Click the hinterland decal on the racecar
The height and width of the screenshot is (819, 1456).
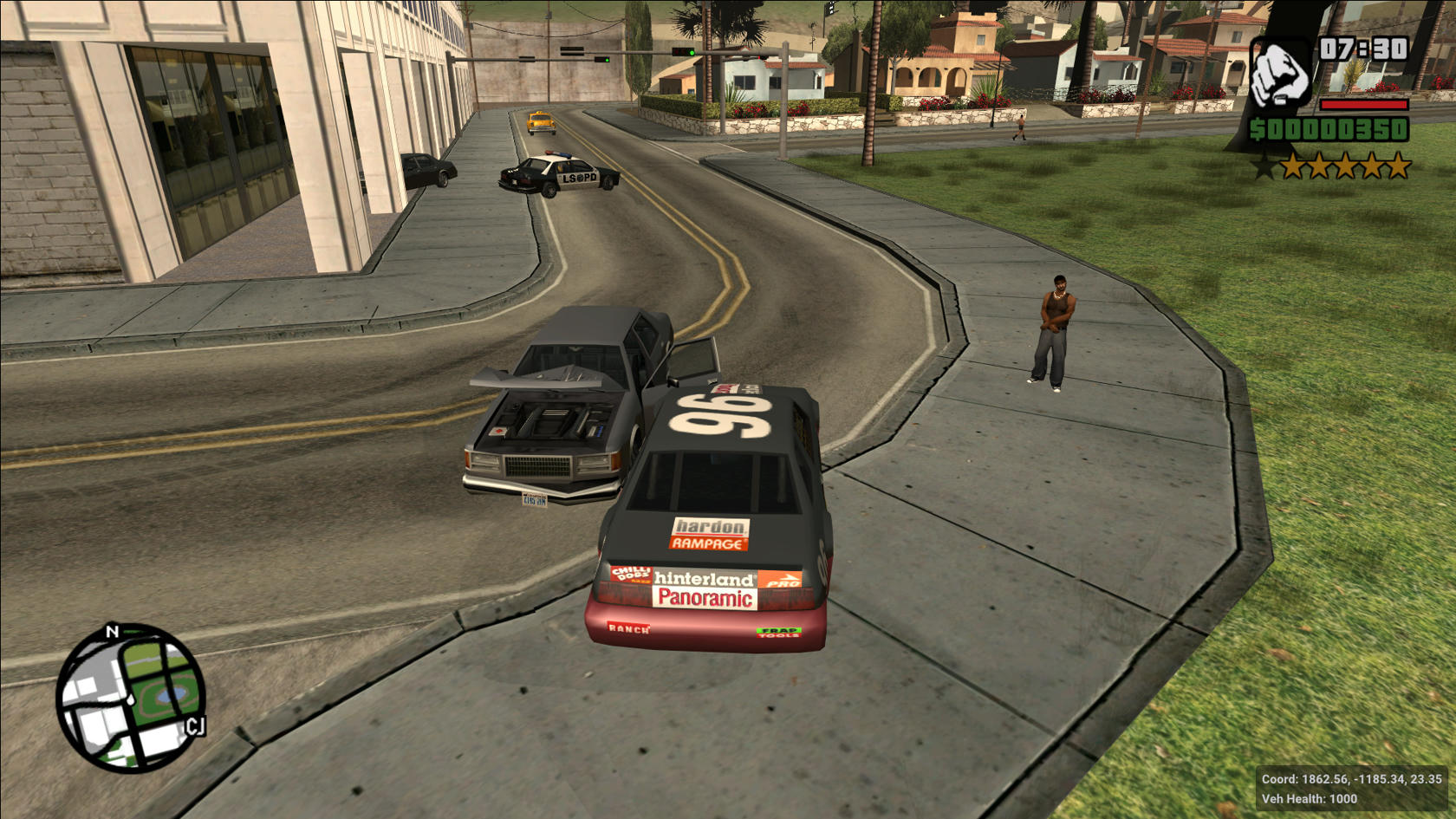705,576
